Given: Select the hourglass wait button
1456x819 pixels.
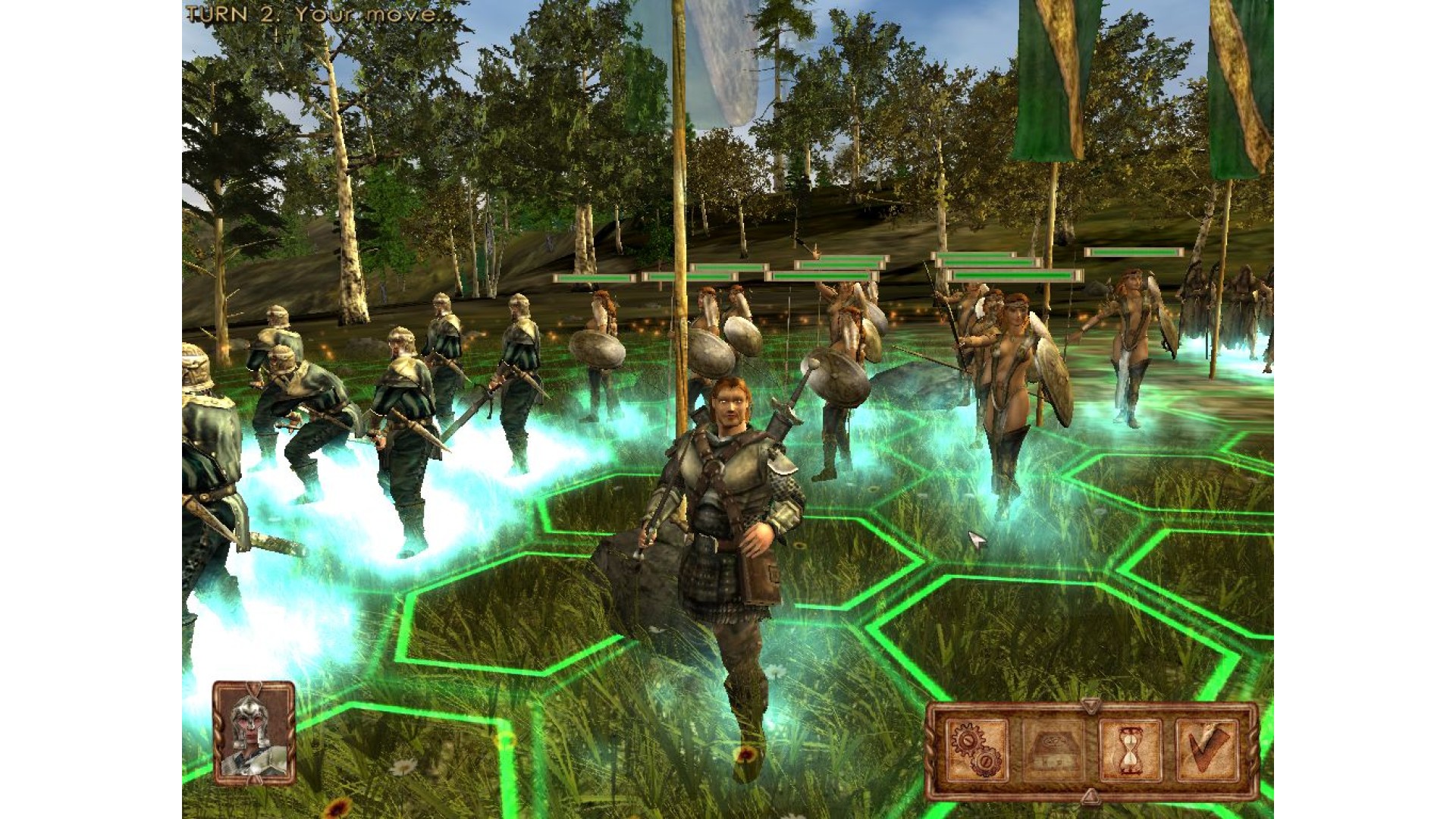Looking at the screenshot, I should click(1130, 749).
